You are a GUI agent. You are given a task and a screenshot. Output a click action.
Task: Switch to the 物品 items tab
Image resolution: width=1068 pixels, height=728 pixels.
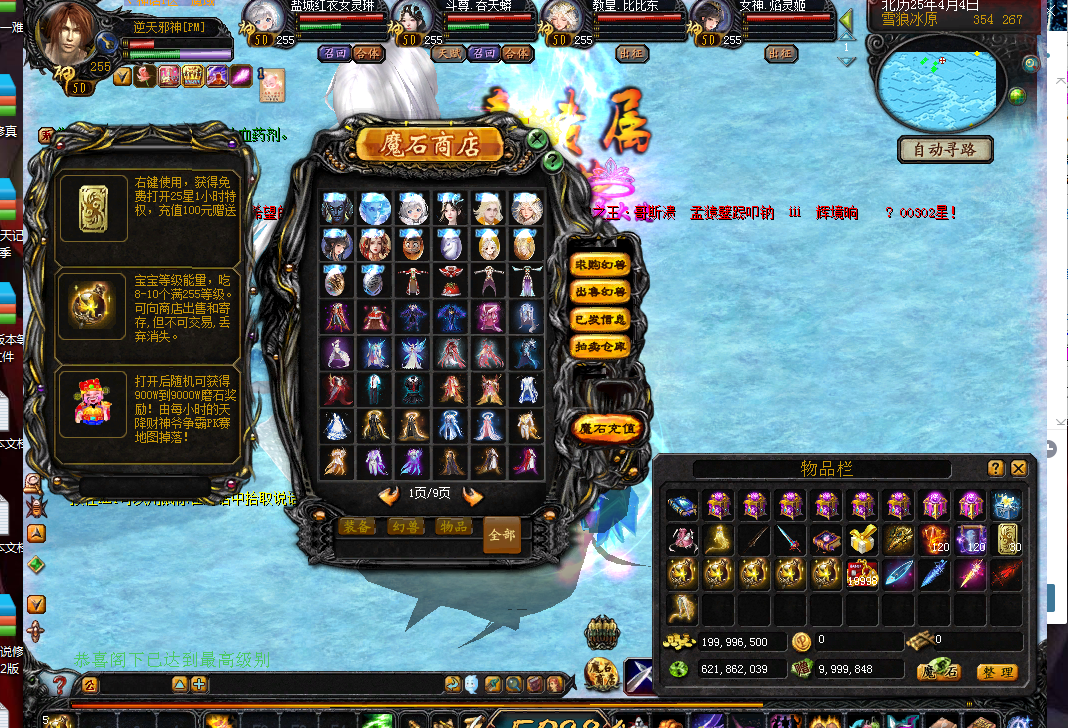[x=453, y=526]
